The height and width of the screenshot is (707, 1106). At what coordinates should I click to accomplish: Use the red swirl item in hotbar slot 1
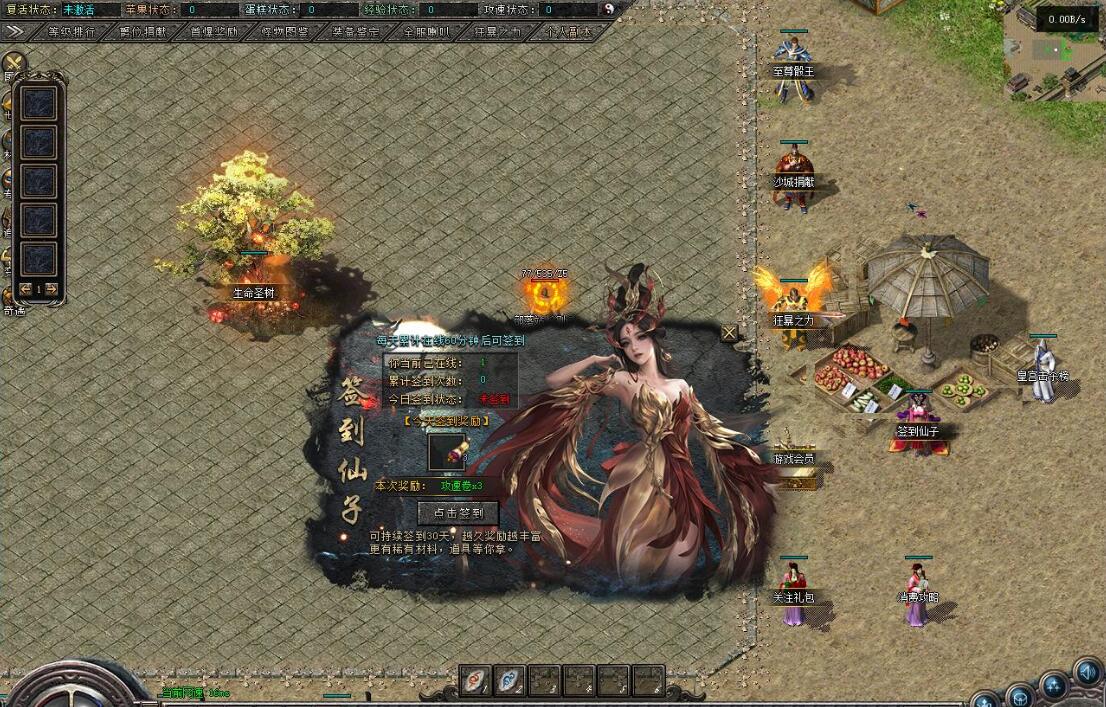(x=475, y=680)
